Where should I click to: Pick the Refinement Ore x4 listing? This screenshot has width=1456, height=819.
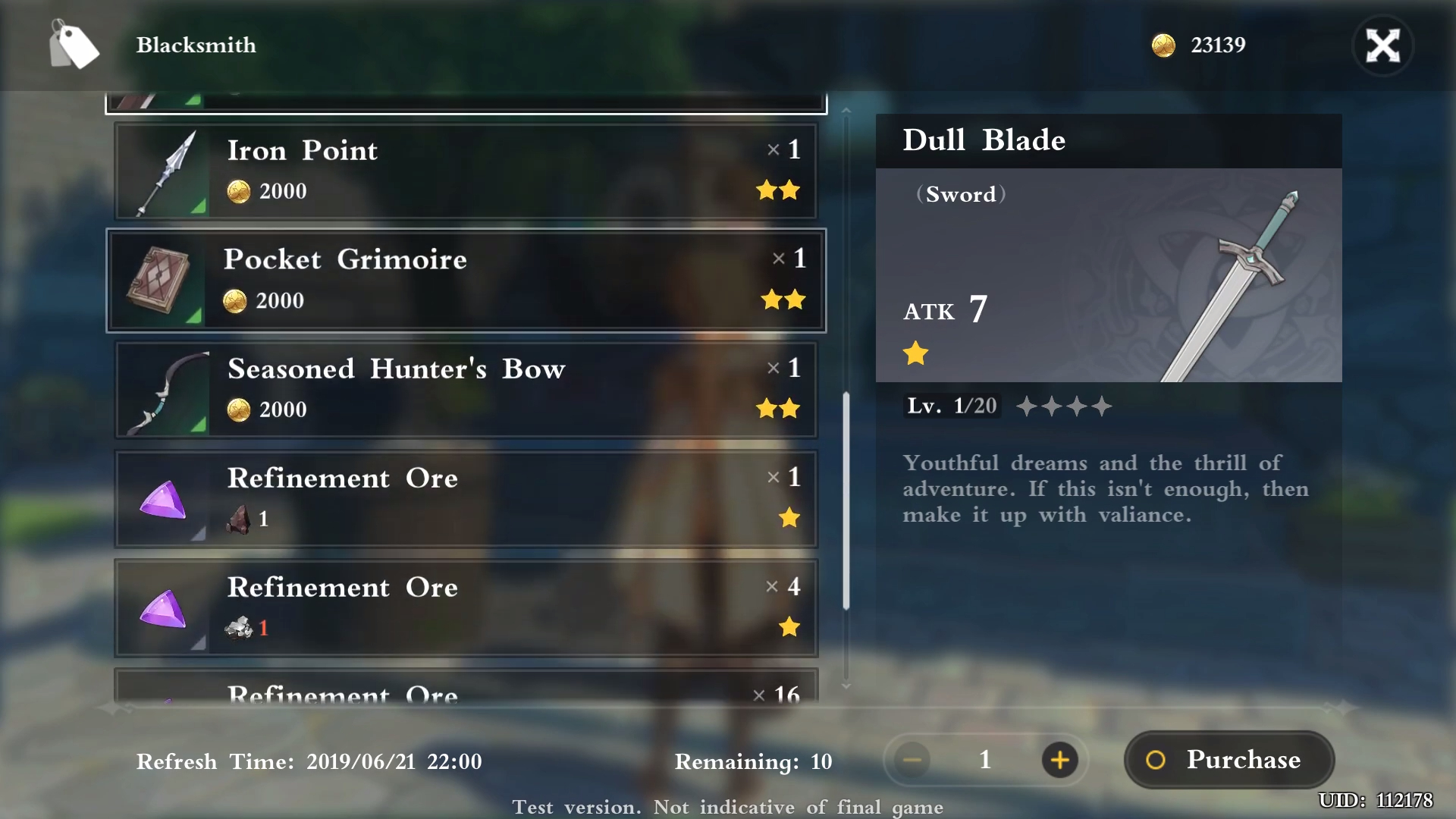tap(466, 608)
